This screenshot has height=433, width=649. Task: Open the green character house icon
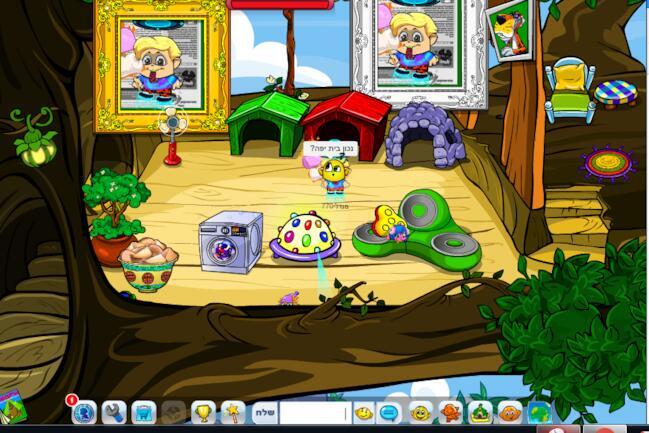(x=480, y=412)
